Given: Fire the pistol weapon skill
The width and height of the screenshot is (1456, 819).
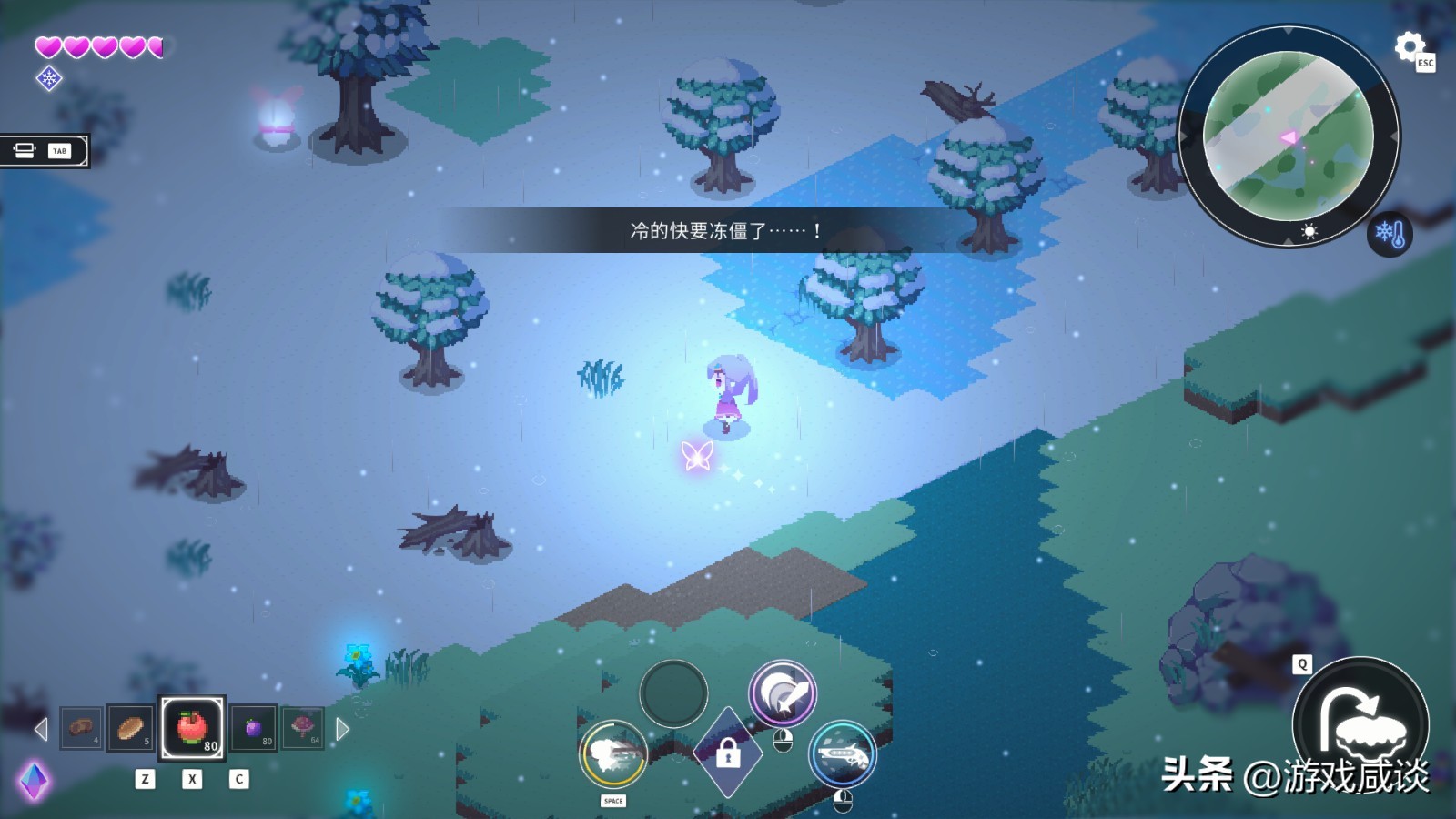Looking at the screenshot, I should click(x=843, y=754).
